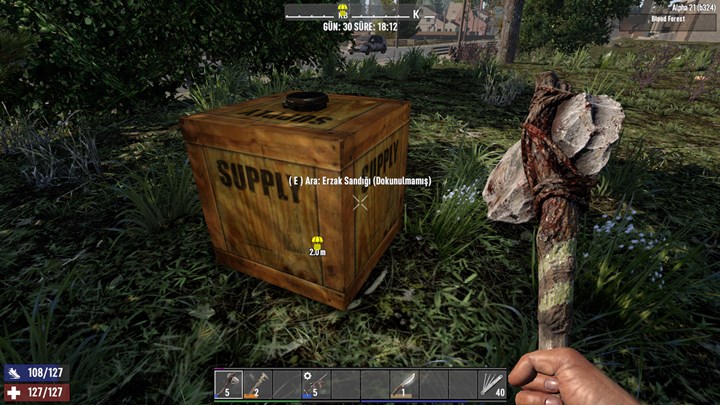Image resolution: width=720 pixels, height=405 pixels.
Task: Select the stone axe hotbar slot
Action: tap(229, 384)
